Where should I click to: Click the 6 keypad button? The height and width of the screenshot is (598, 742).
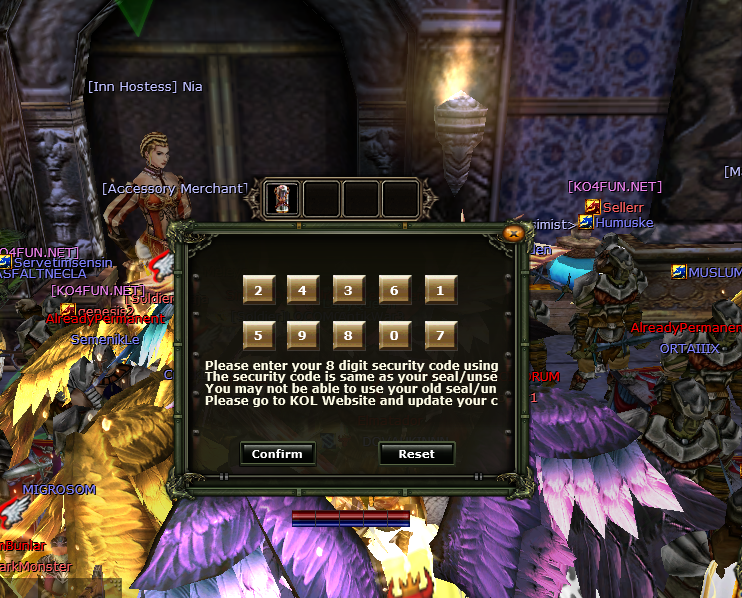394,290
